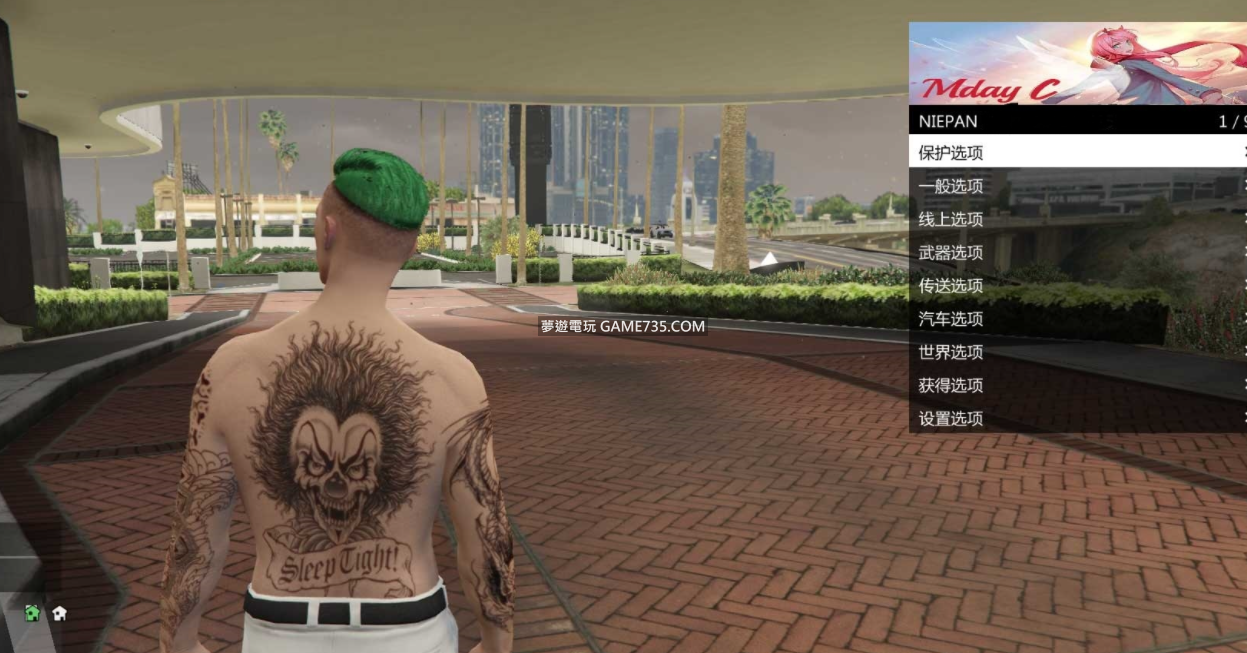Click the Mday C anime banner

(1077, 64)
